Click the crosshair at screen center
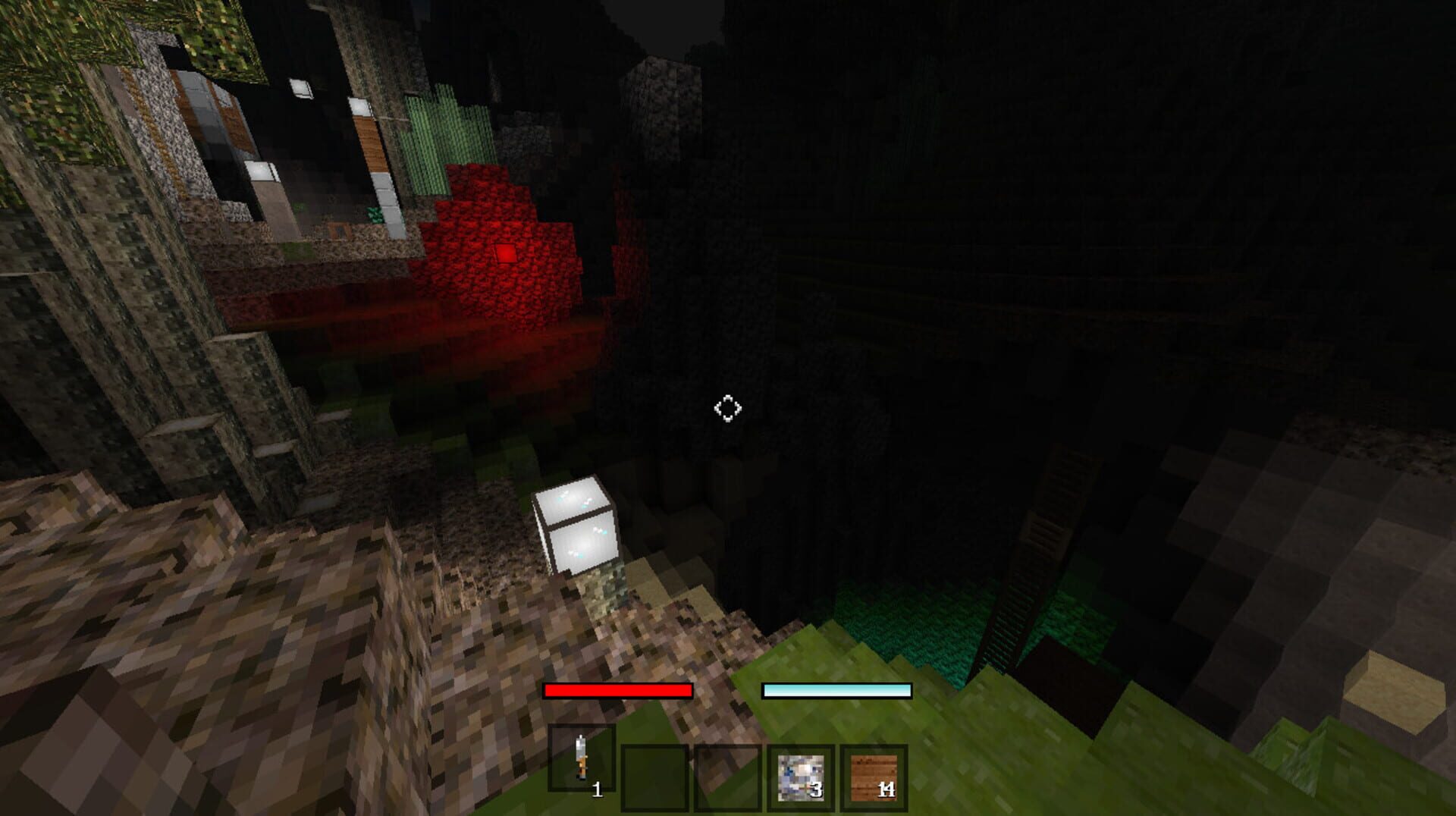This screenshot has width=1456, height=816. pyautogui.click(x=728, y=409)
